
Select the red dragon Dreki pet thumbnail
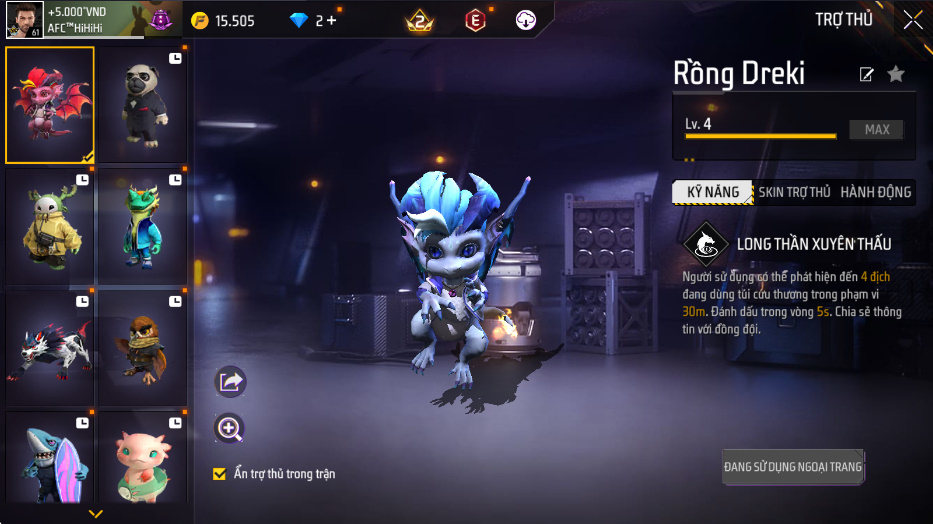50,105
